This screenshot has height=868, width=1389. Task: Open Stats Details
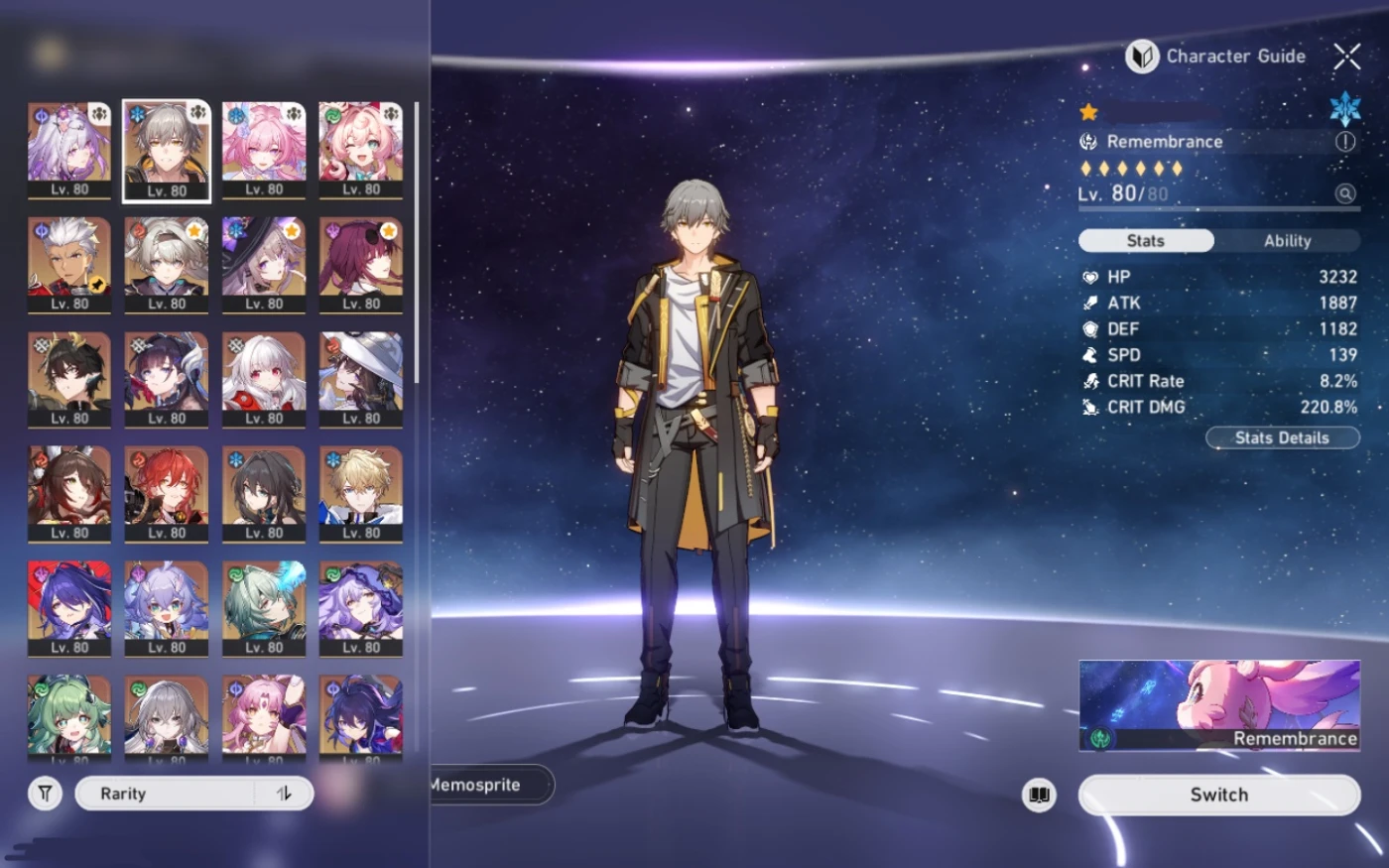click(x=1282, y=437)
